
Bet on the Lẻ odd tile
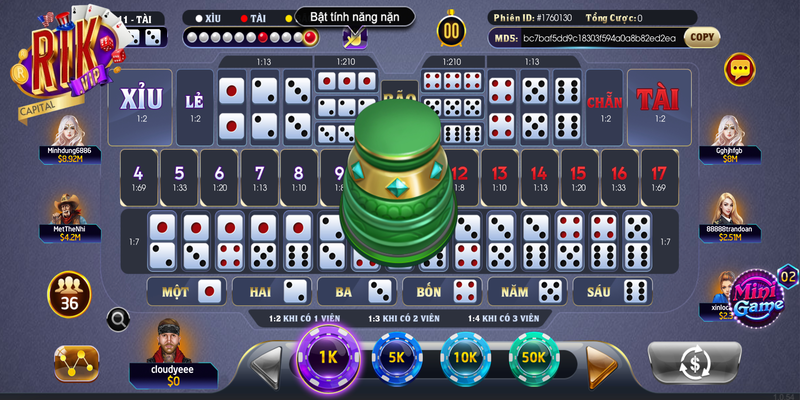coord(195,106)
